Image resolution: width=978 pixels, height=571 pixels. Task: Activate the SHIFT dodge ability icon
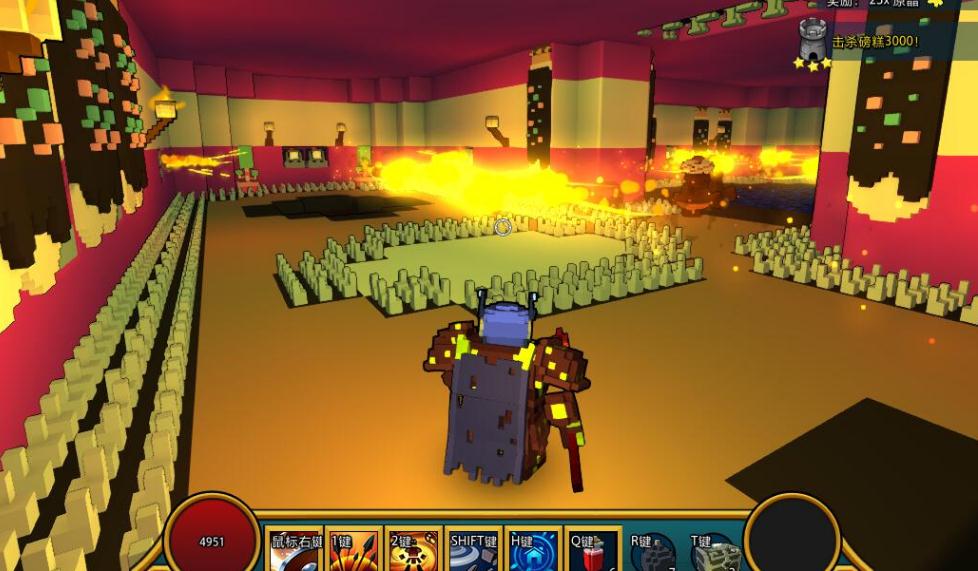(x=473, y=552)
